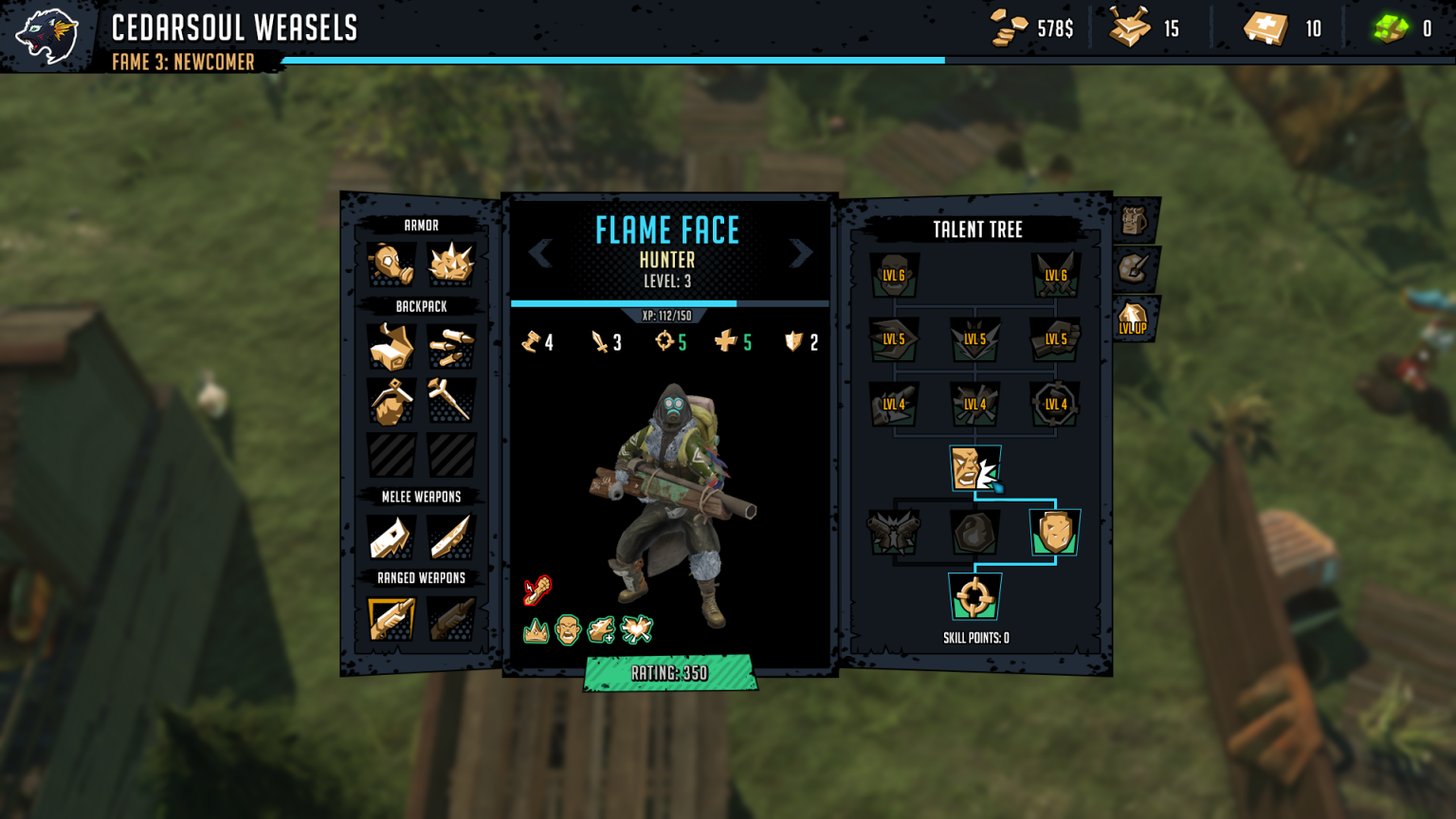
Task: Click the dual pistols talent node
Action: click(892, 533)
